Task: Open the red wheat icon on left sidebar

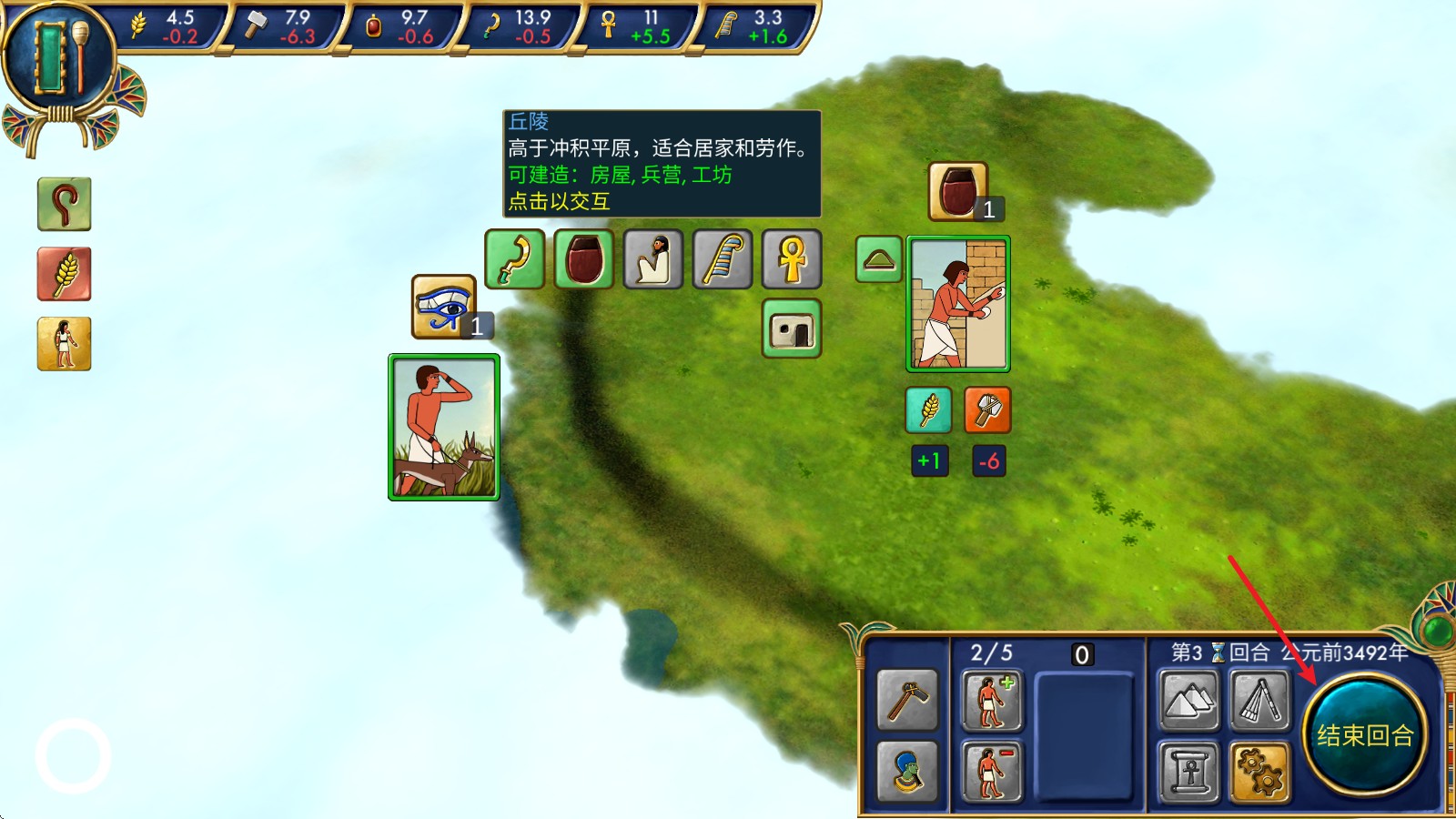Action: [x=64, y=274]
